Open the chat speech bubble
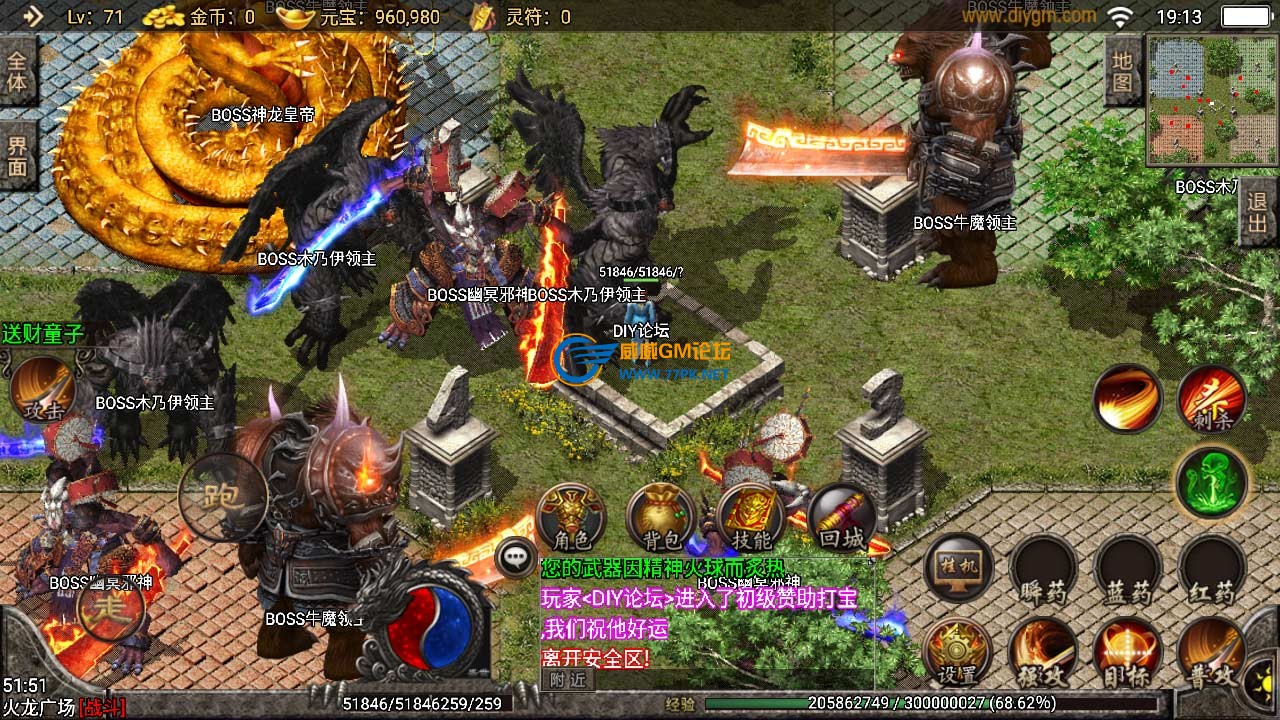The height and width of the screenshot is (720, 1280). click(x=516, y=558)
